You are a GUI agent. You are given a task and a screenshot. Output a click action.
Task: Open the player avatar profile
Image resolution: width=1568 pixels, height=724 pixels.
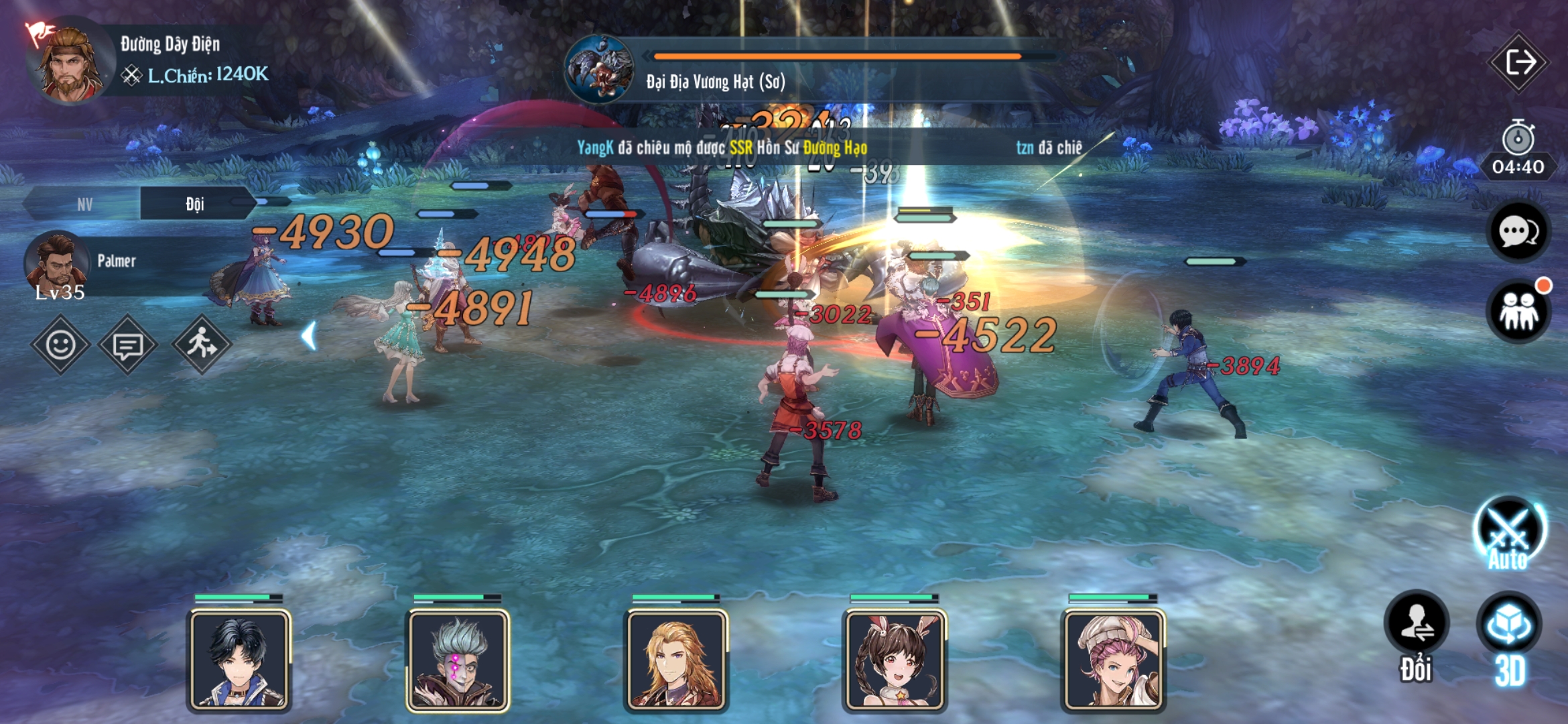[x=68, y=62]
